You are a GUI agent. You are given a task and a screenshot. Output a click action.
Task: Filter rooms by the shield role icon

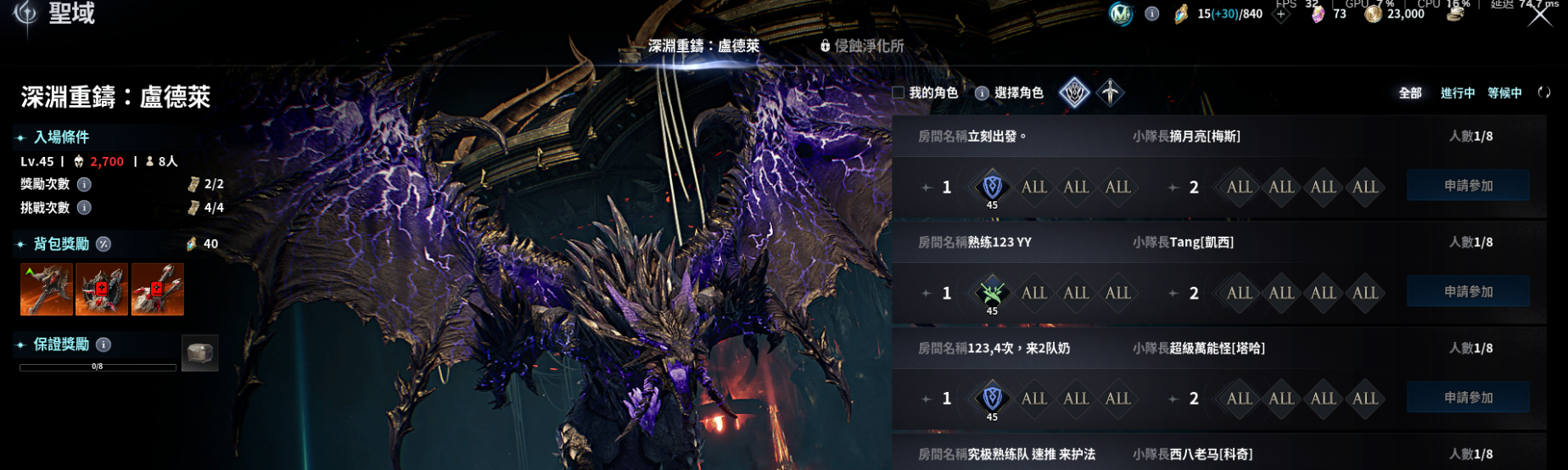(x=1074, y=92)
